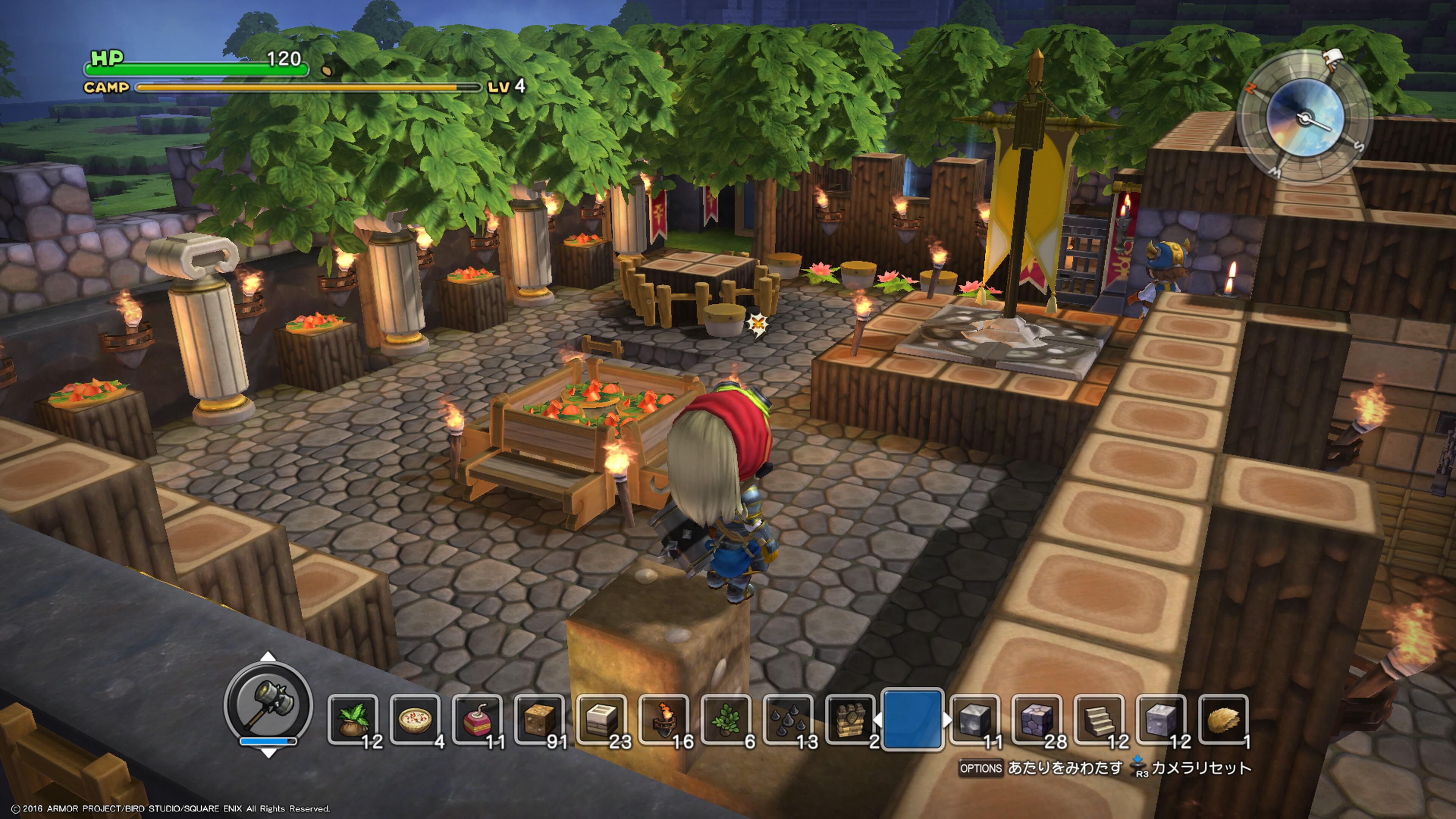Click the down arrow below the hammer

click(268, 753)
